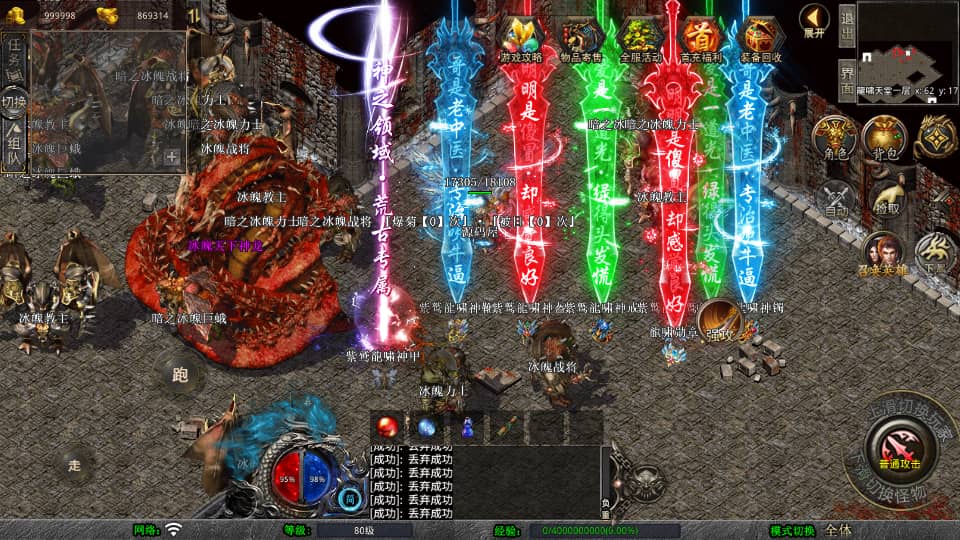Tap the 跑 run button

[x=180, y=375]
